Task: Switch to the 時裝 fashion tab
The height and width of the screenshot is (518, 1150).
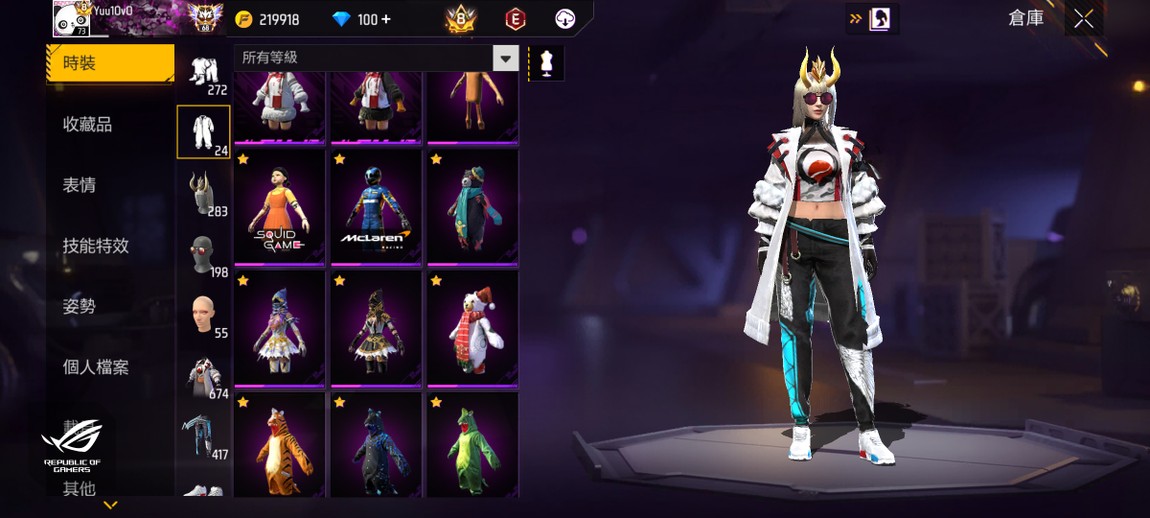Action: click(109, 63)
